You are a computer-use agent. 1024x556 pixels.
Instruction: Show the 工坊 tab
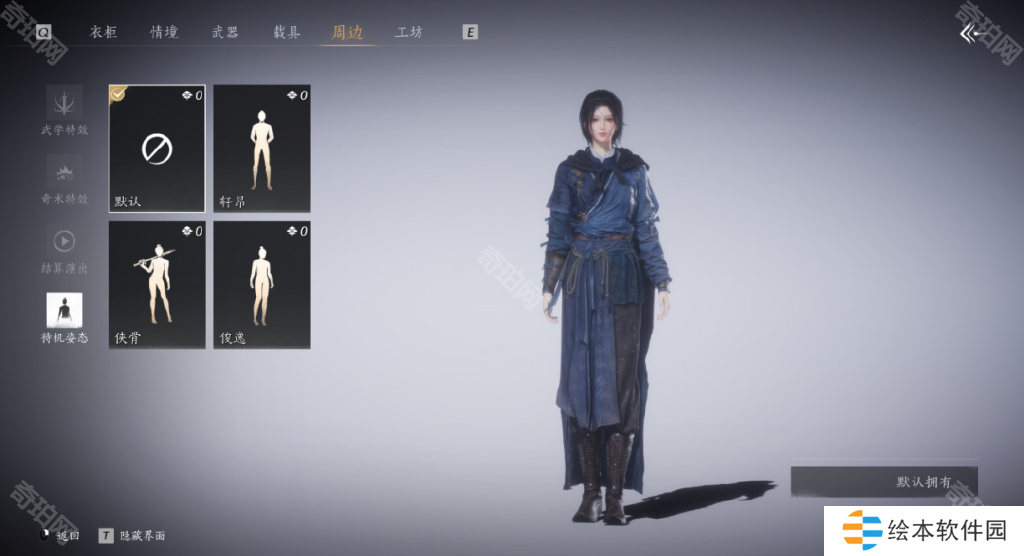coord(409,32)
